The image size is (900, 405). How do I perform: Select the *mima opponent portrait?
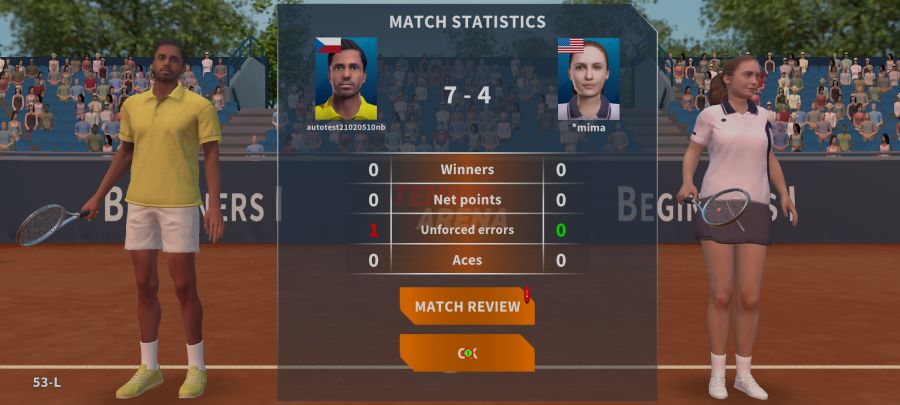(x=588, y=79)
